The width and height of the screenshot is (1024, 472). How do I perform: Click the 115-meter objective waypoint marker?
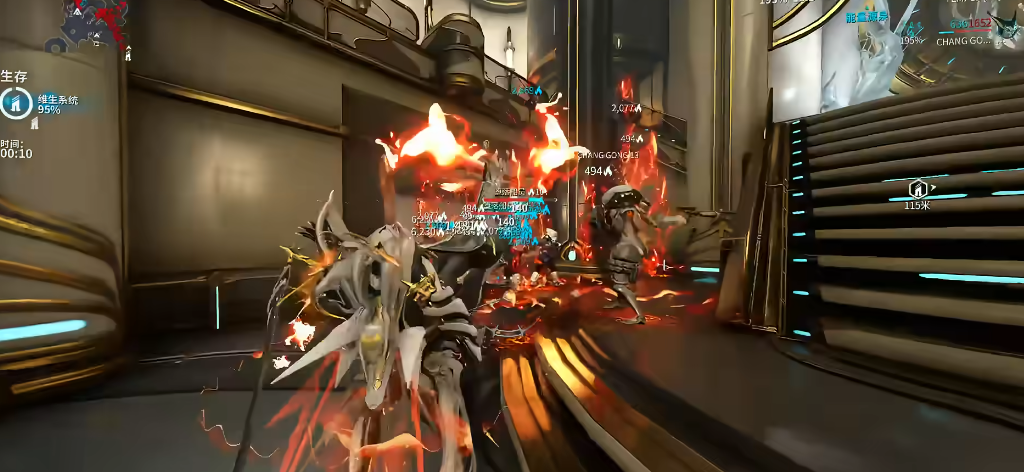tap(917, 188)
